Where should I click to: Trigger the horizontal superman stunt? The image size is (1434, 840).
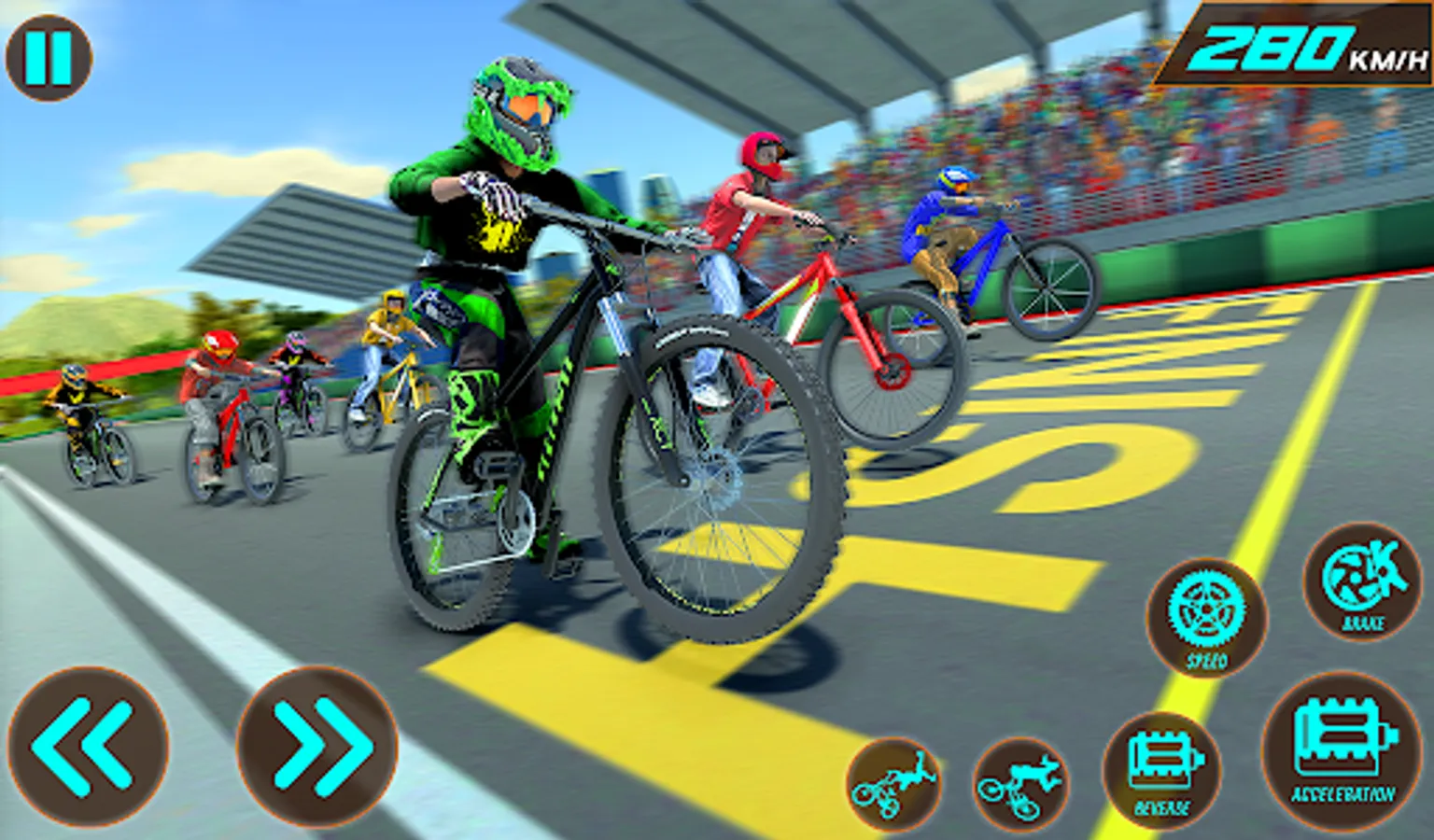(x=1020, y=784)
